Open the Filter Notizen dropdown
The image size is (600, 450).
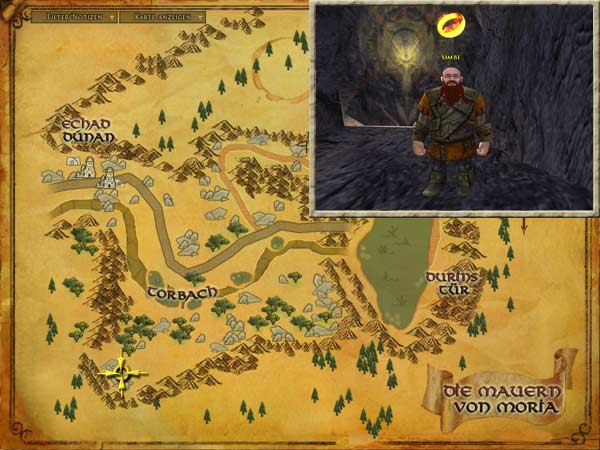tap(74, 17)
